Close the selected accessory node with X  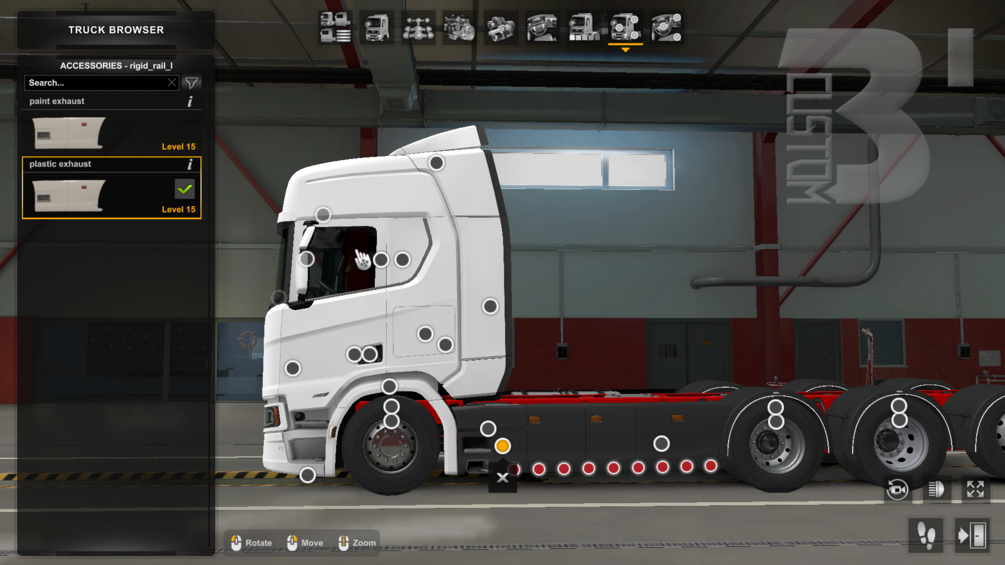coord(502,478)
